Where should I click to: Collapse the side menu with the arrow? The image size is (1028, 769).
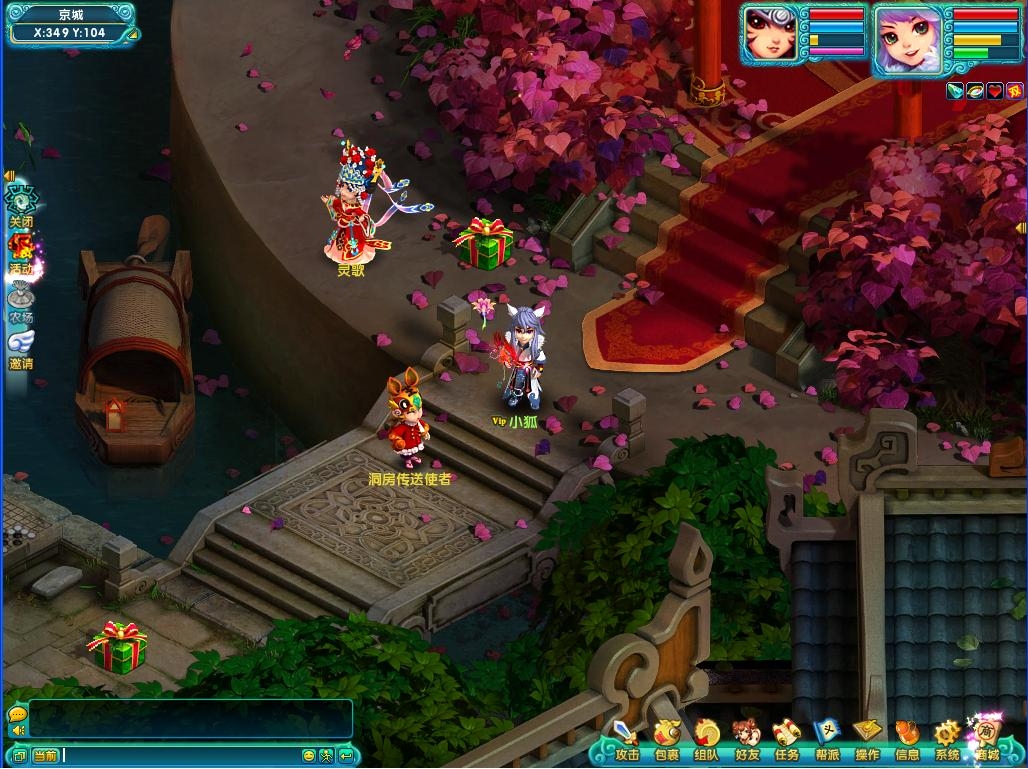(9, 176)
